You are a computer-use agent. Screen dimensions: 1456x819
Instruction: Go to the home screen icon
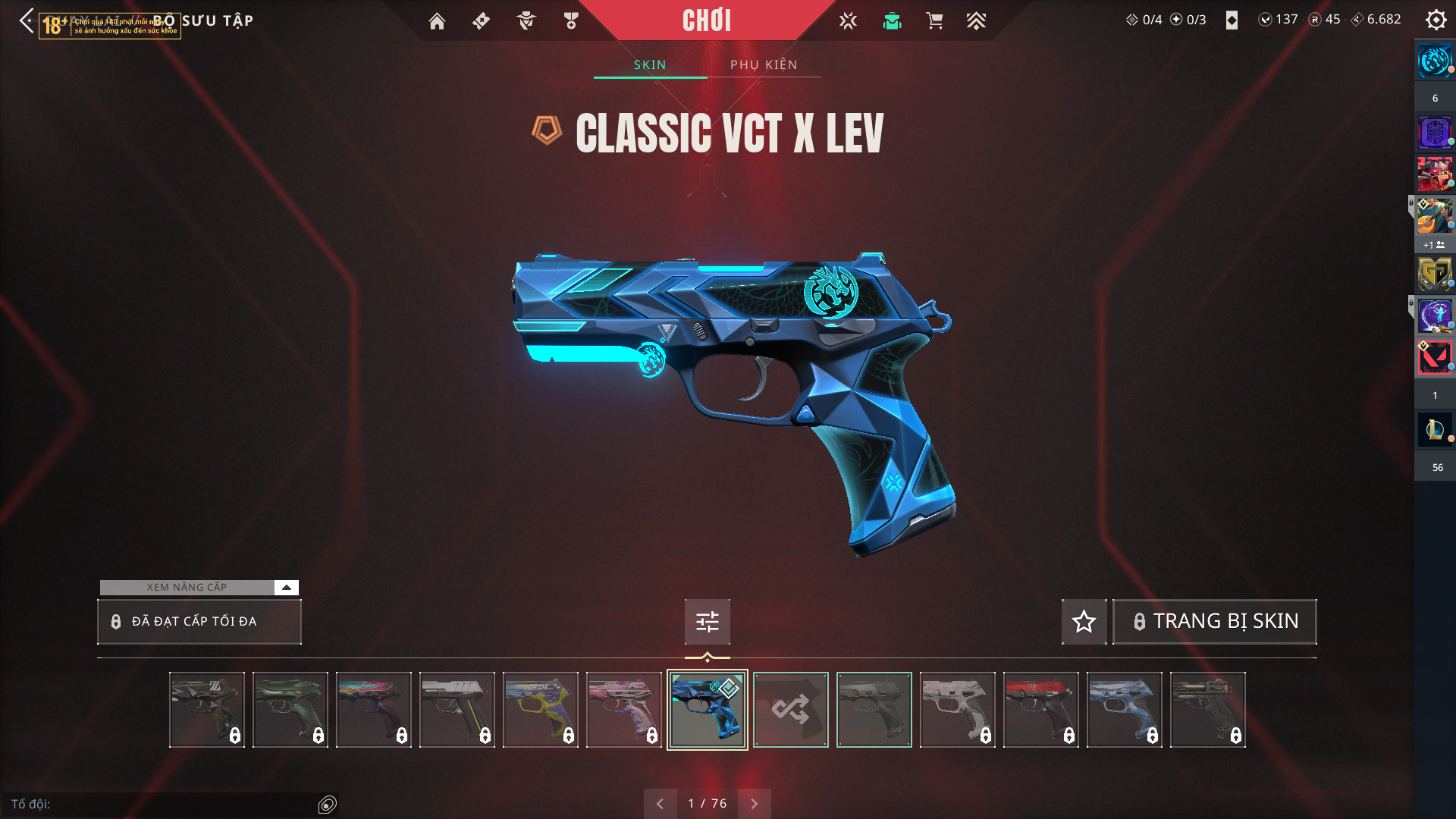(437, 21)
